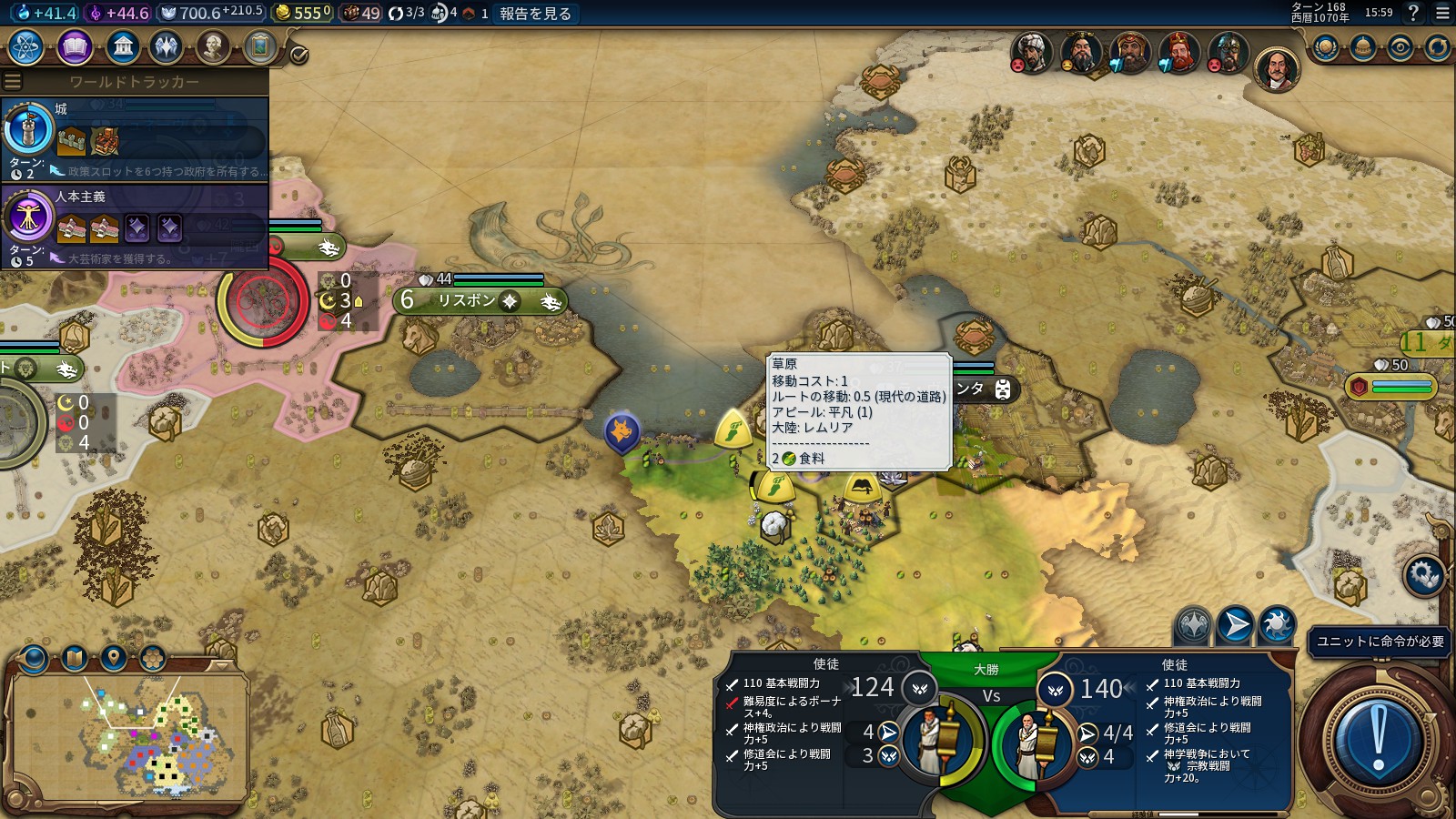
Task: Open the world rankings globe-laurel icon
Action: [1326, 47]
